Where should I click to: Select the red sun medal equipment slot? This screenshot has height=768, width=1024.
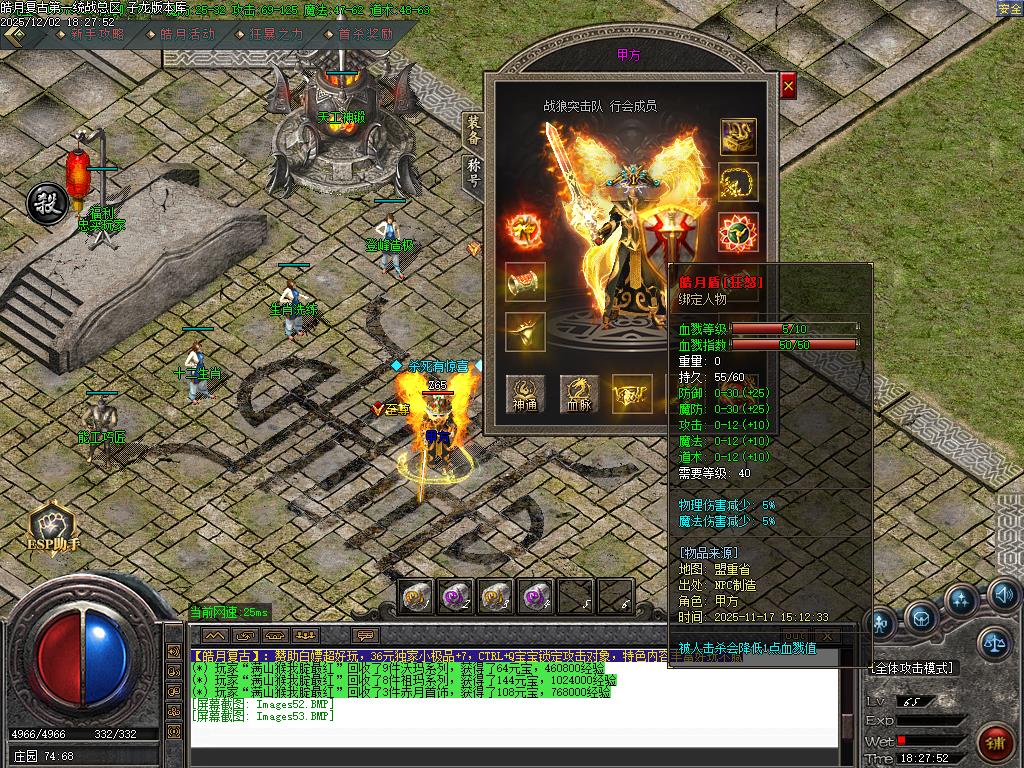pyautogui.click(x=738, y=231)
